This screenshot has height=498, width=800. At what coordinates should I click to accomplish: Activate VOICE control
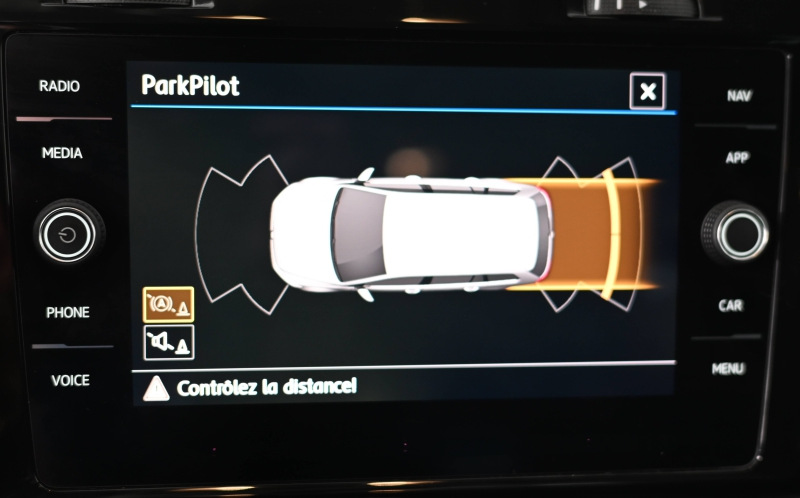pyautogui.click(x=70, y=380)
